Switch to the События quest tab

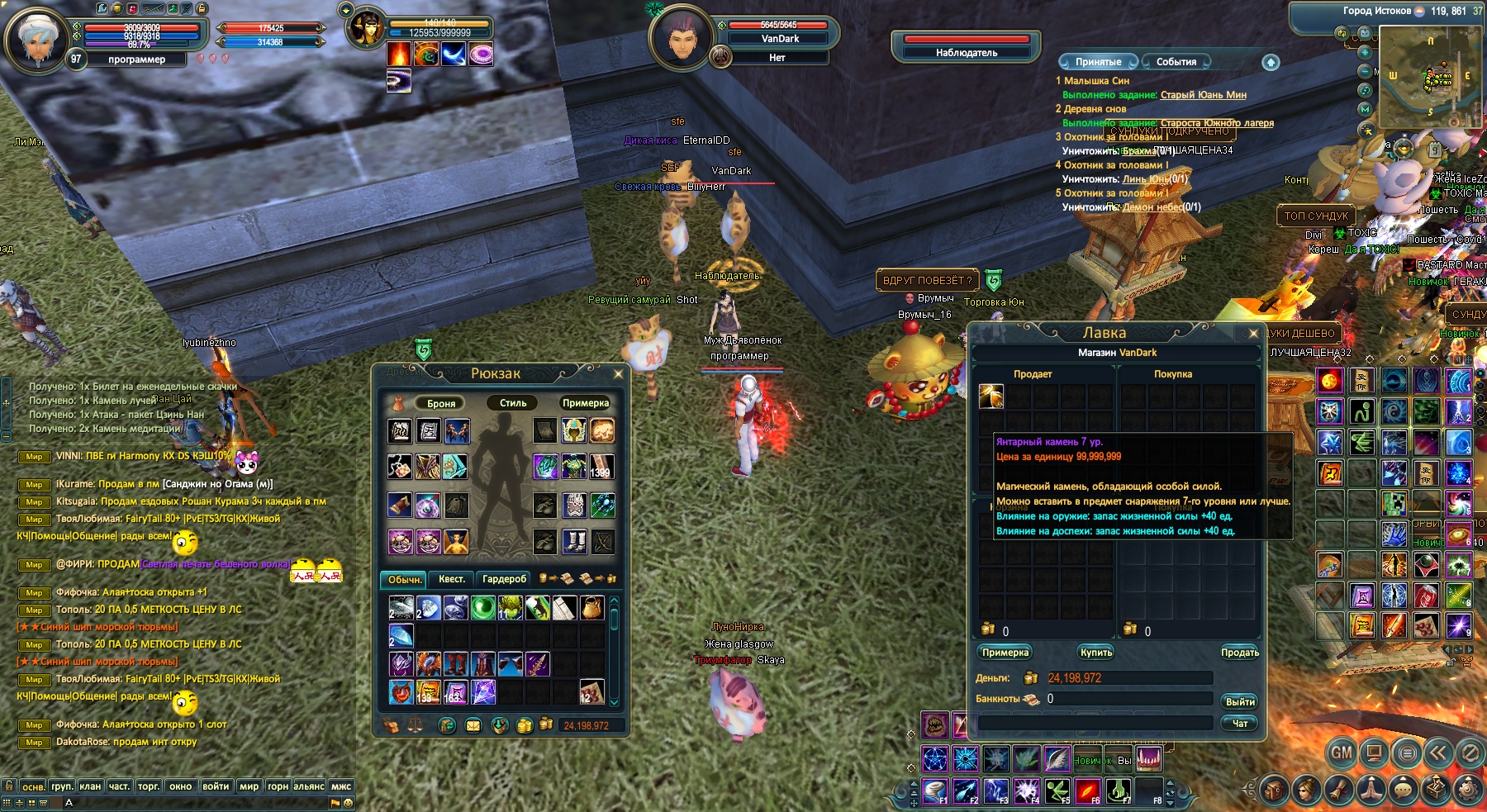point(1176,62)
